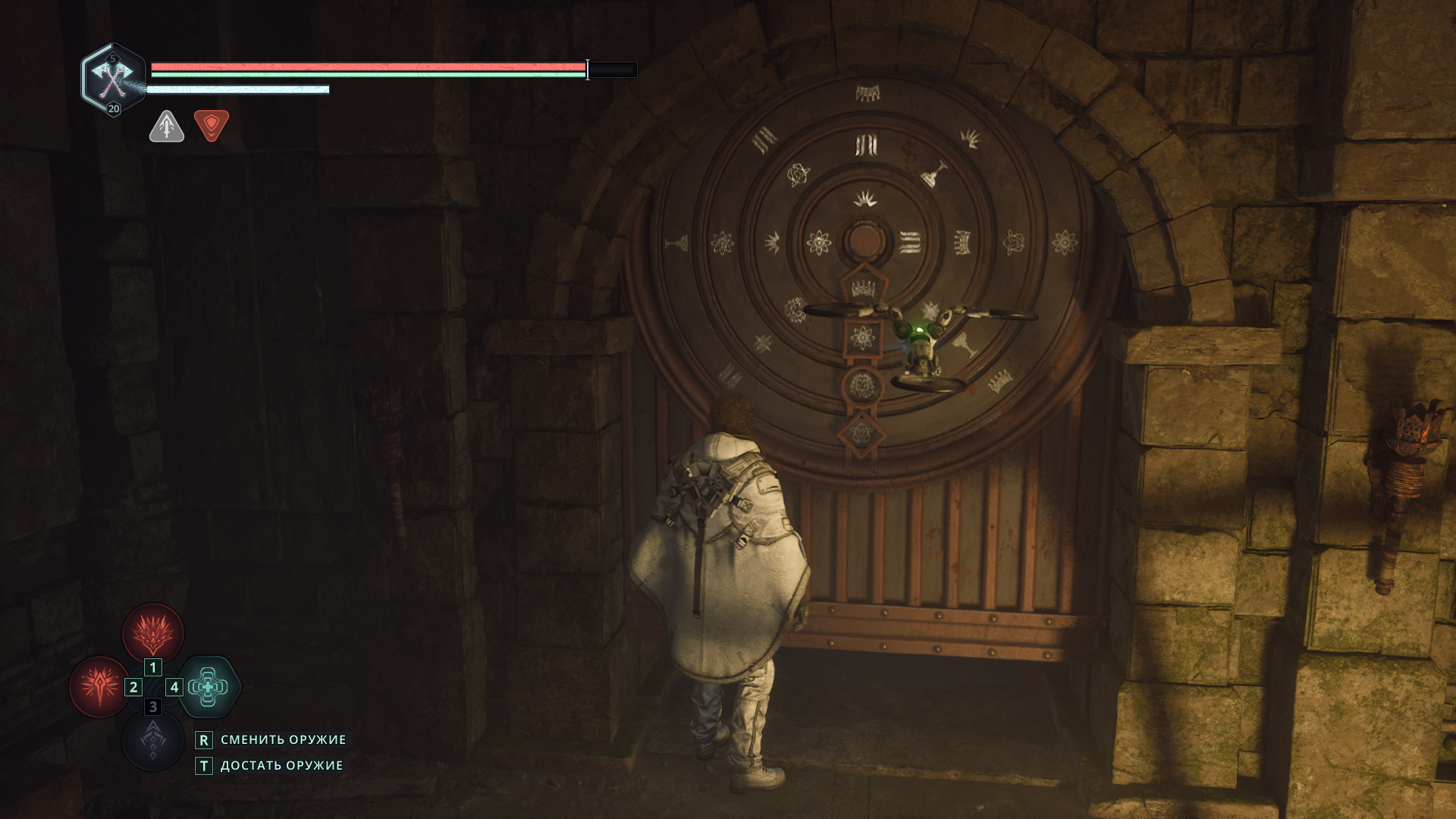1456x819 pixels.
Task: Activate the top red ability in slot 1
Action: pos(153,633)
